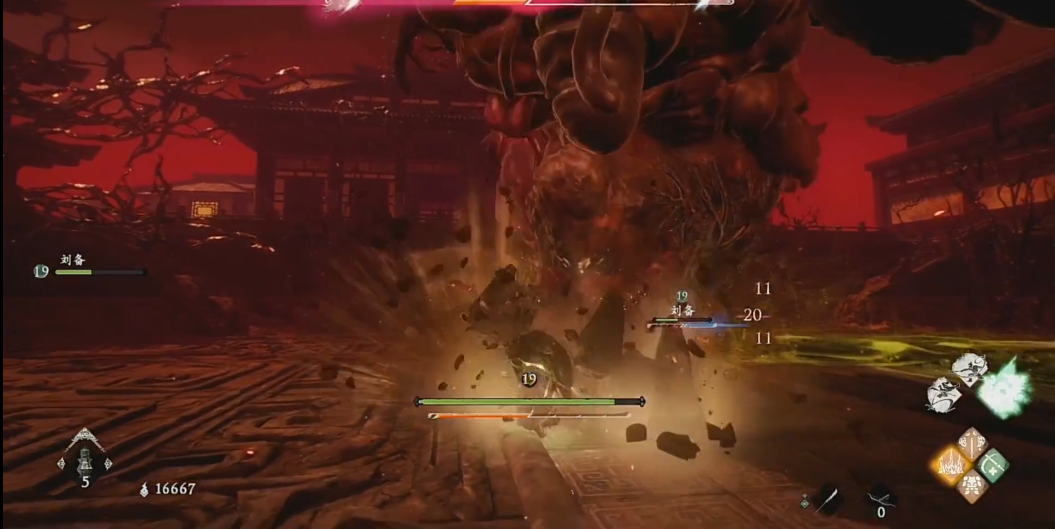Click the lower white archer icon
This screenshot has height=529, width=1055.
943,394
